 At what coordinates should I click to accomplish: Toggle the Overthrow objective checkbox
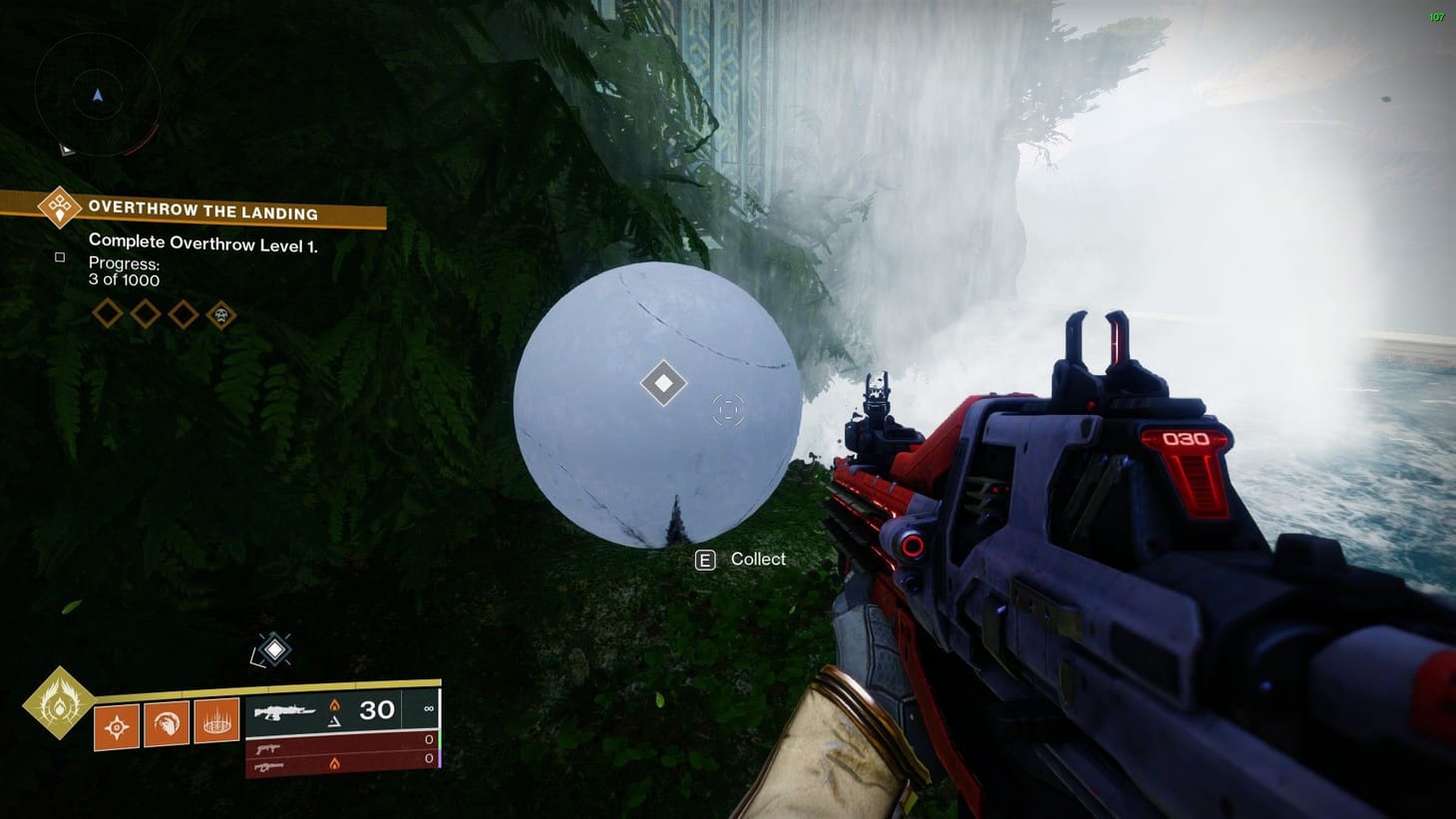(60, 256)
